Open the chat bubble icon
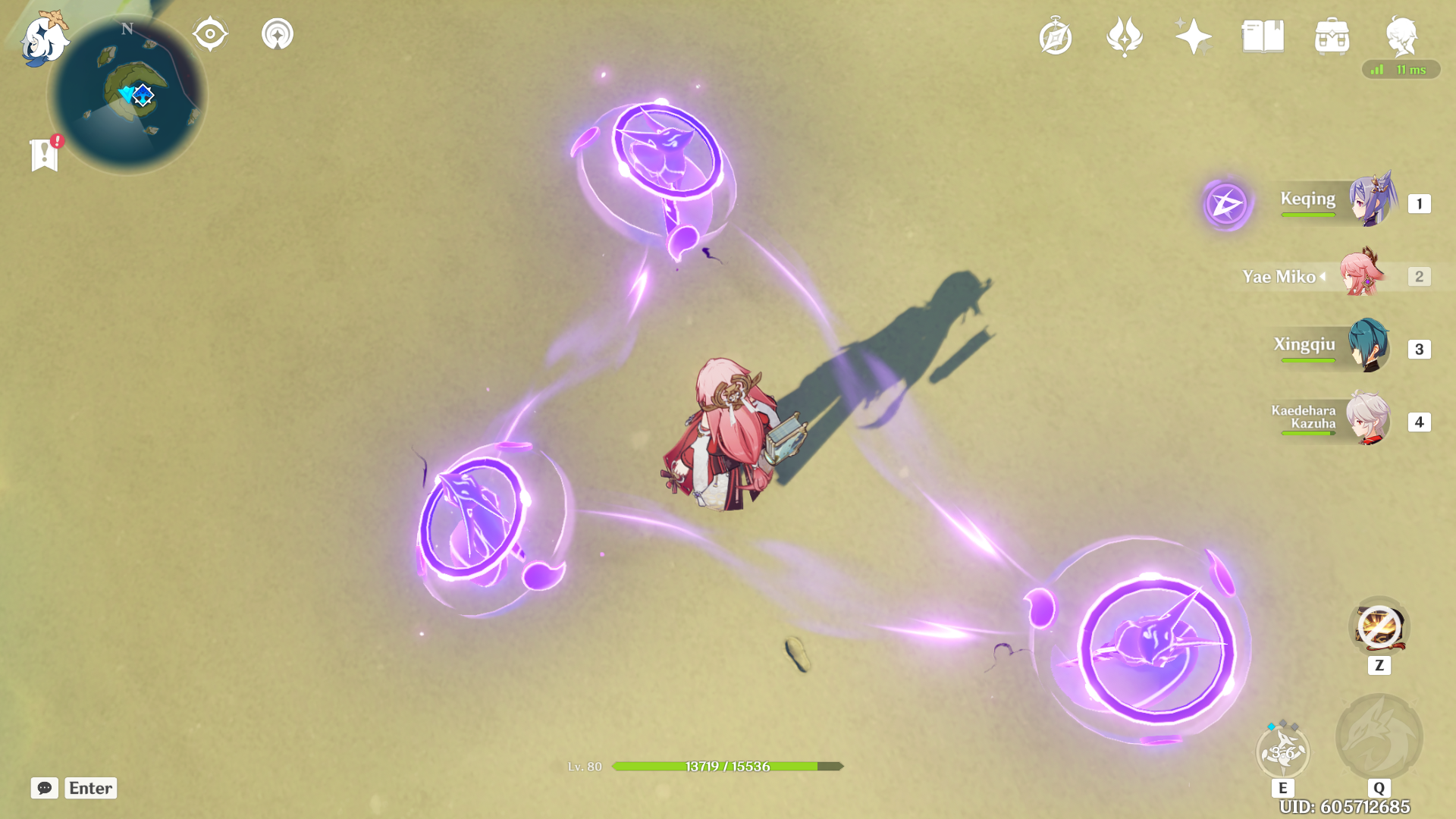1456x819 pixels. tap(46, 789)
